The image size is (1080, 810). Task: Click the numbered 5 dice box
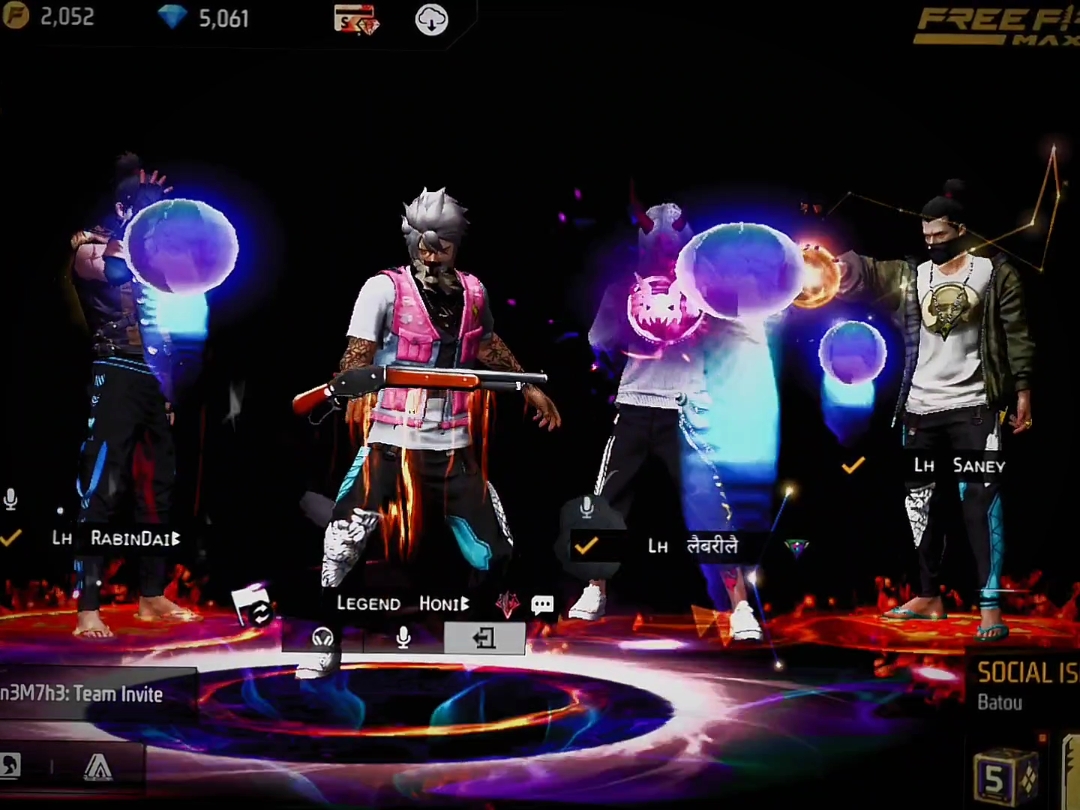pyautogui.click(x=1004, y=777)
